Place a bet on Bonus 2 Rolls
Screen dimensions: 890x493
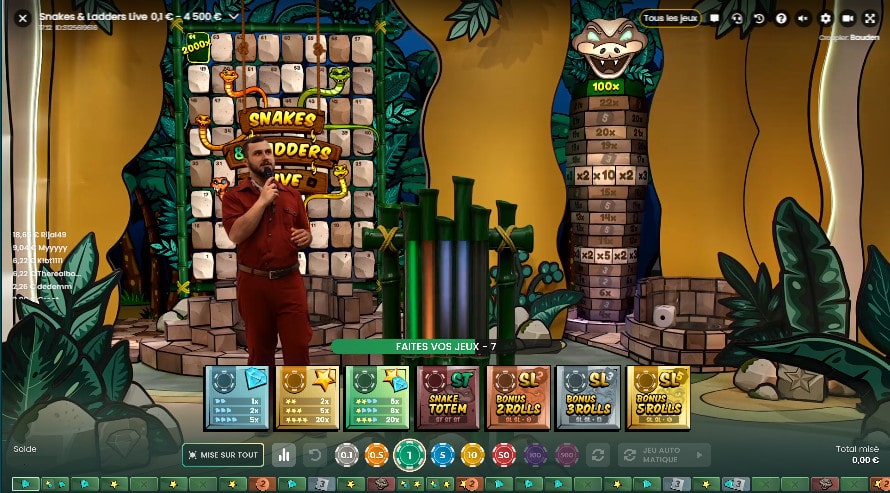pyautogui.click(x=515, y=397)
